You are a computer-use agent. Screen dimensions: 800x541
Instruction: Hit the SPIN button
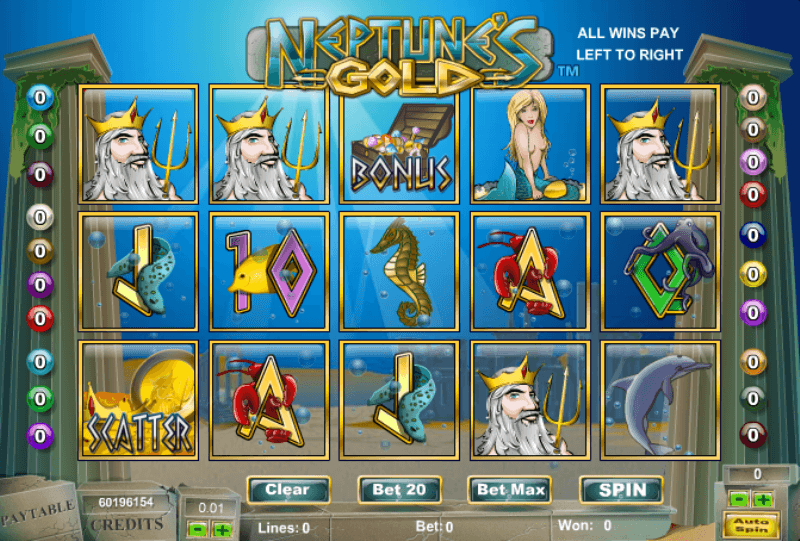[621, 490]
